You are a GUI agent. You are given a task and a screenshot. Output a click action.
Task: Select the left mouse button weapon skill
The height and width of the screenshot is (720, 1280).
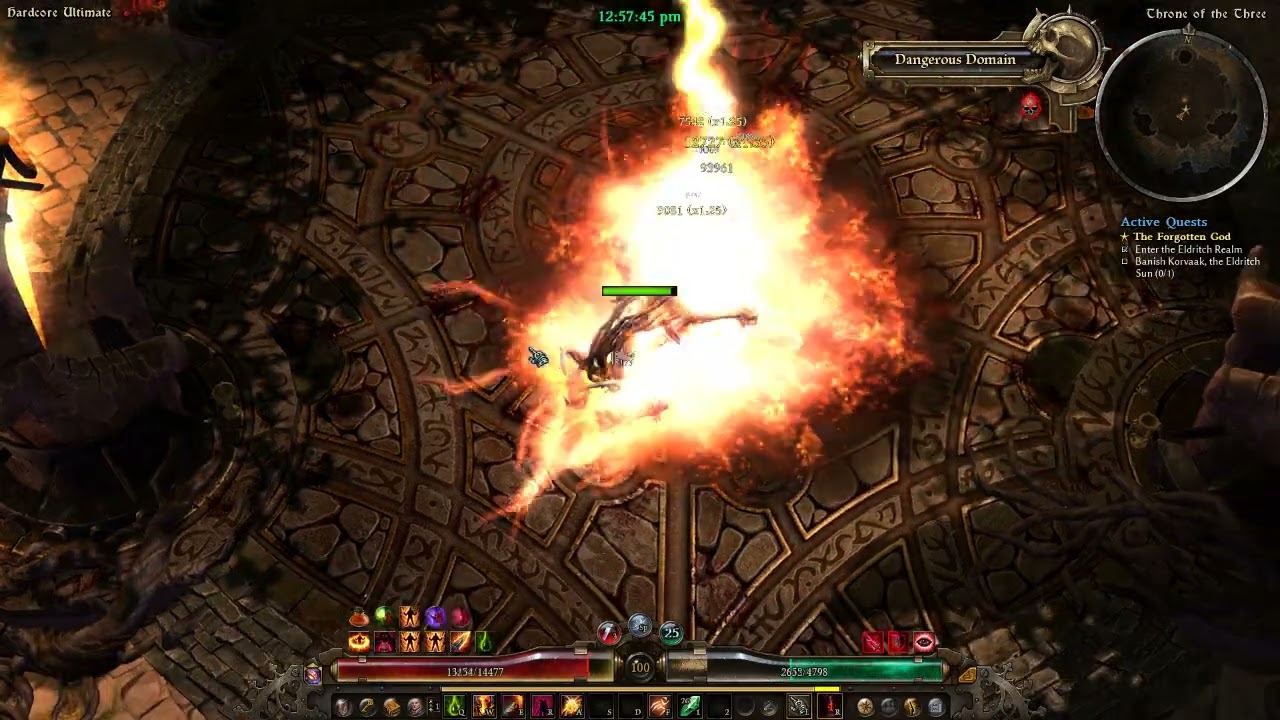pyautogui.click(x=798, y=707)
